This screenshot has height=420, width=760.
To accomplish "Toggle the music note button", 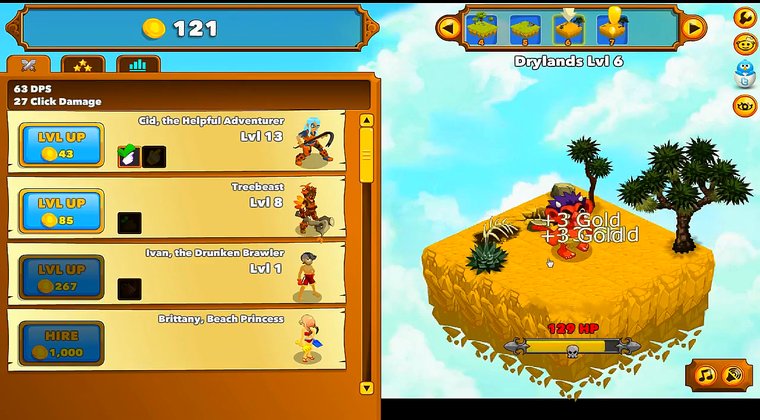I will [705, 376].
